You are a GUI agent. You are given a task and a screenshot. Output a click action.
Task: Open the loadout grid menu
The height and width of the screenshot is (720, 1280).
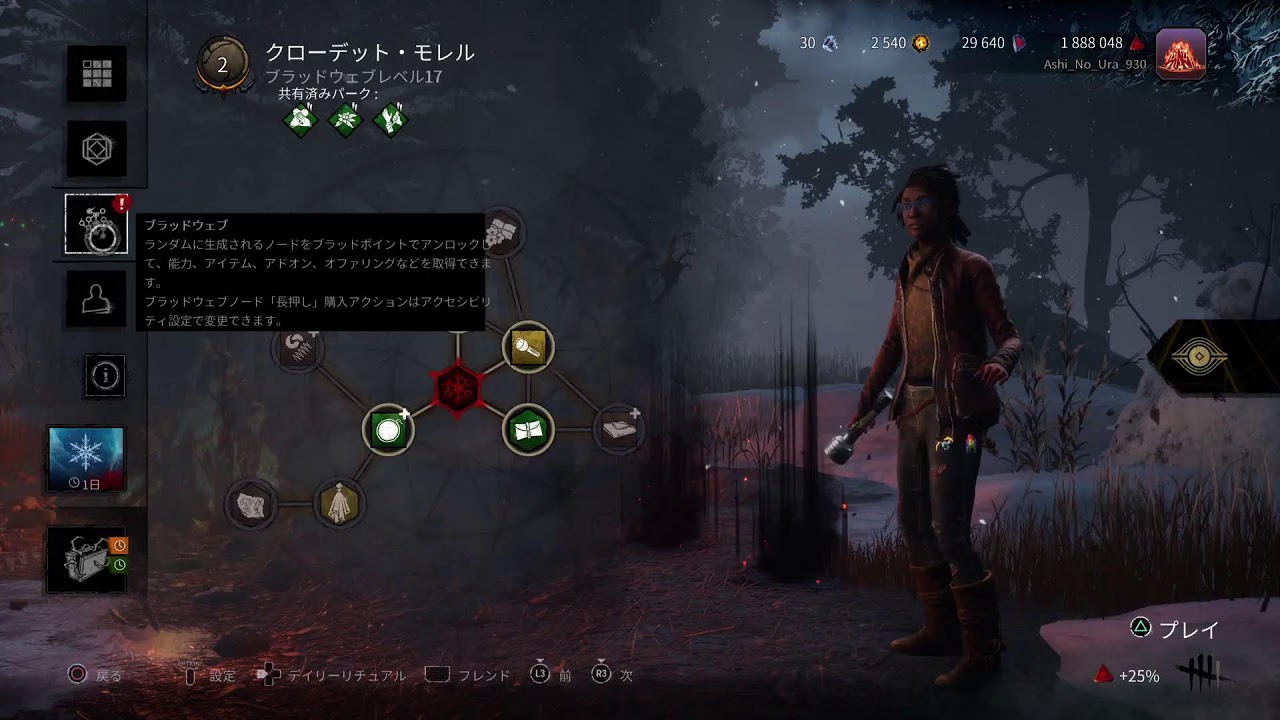(x=97, y=73)
